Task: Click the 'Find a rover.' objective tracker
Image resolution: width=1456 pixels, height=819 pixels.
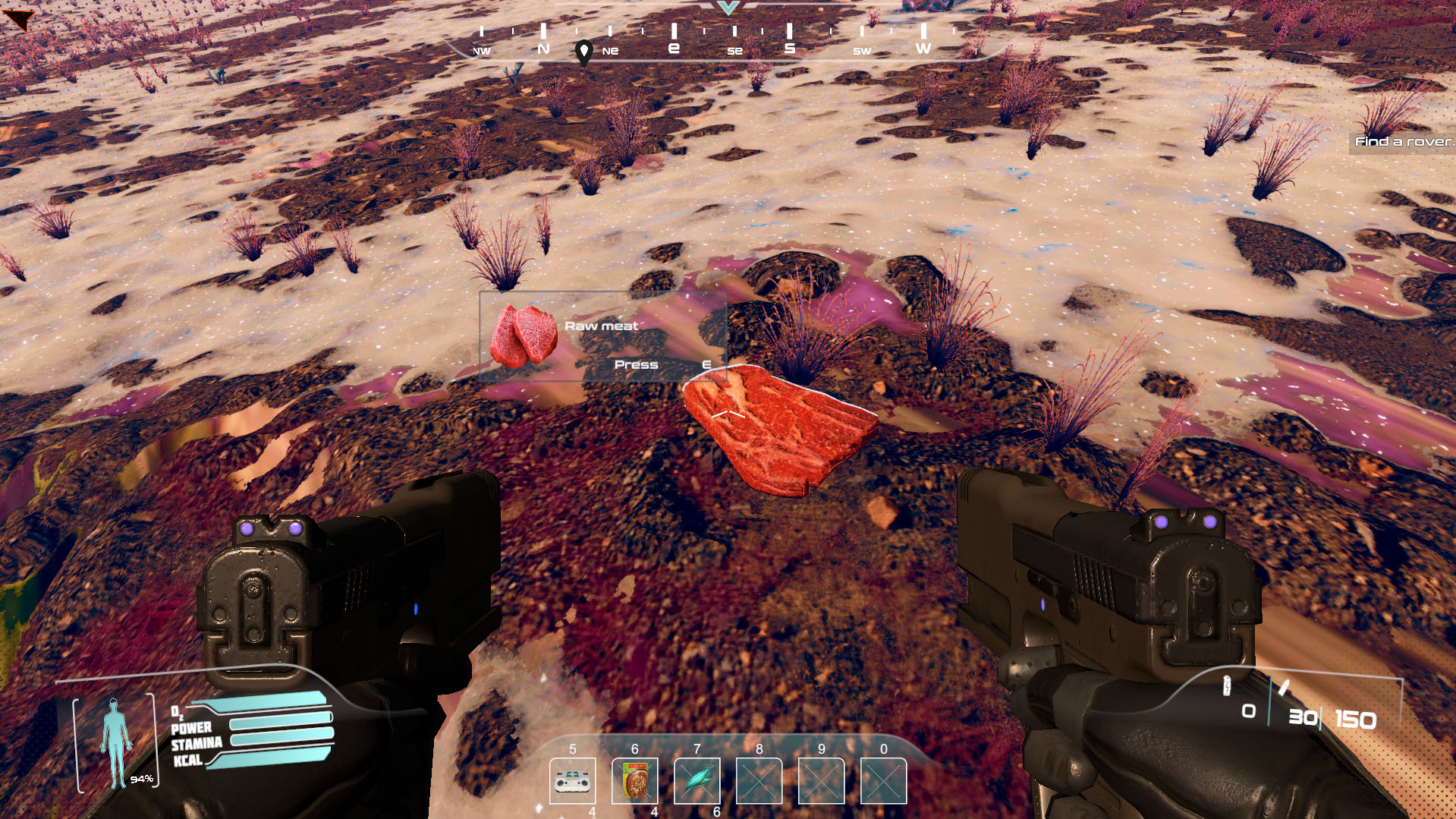Action: tap(1404, 141)
